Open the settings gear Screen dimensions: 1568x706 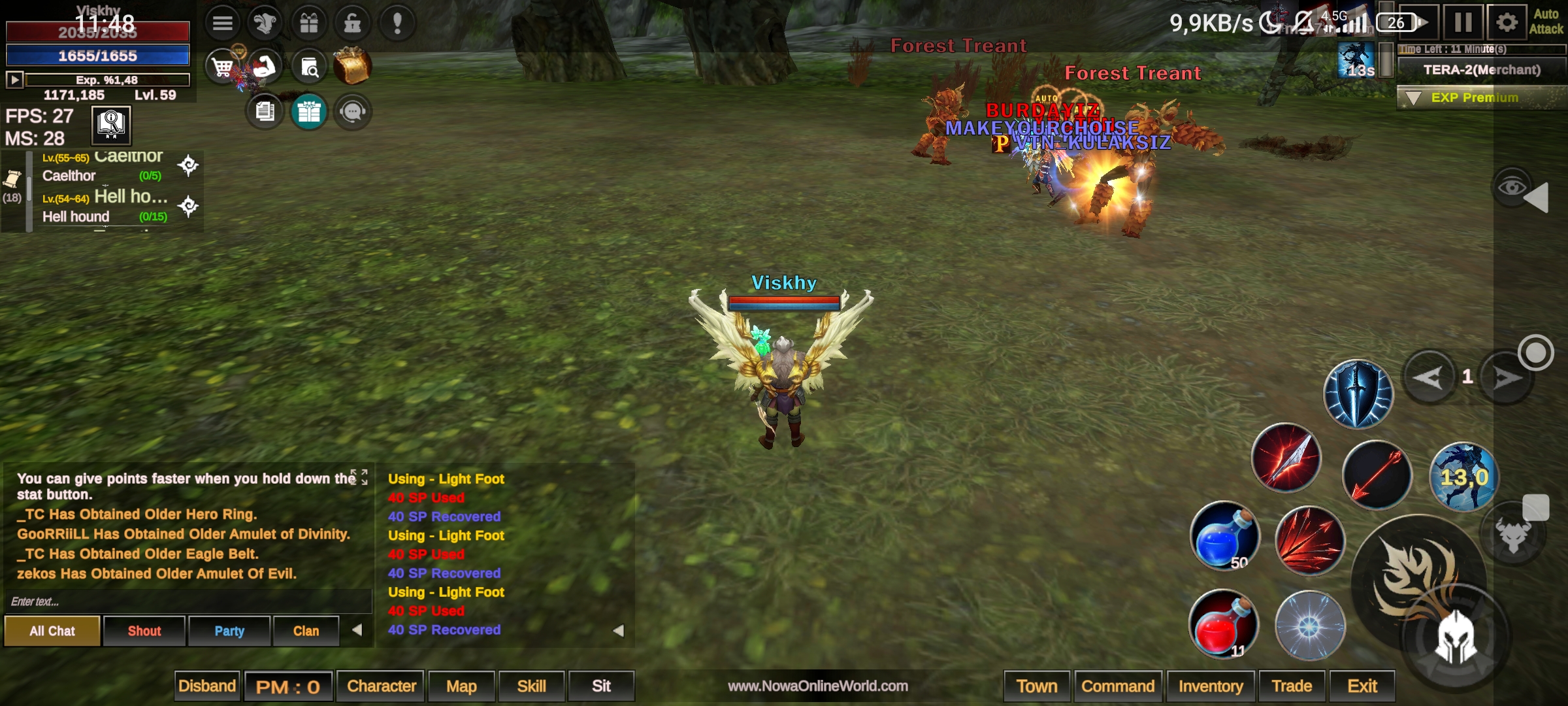pos(1507,22)
